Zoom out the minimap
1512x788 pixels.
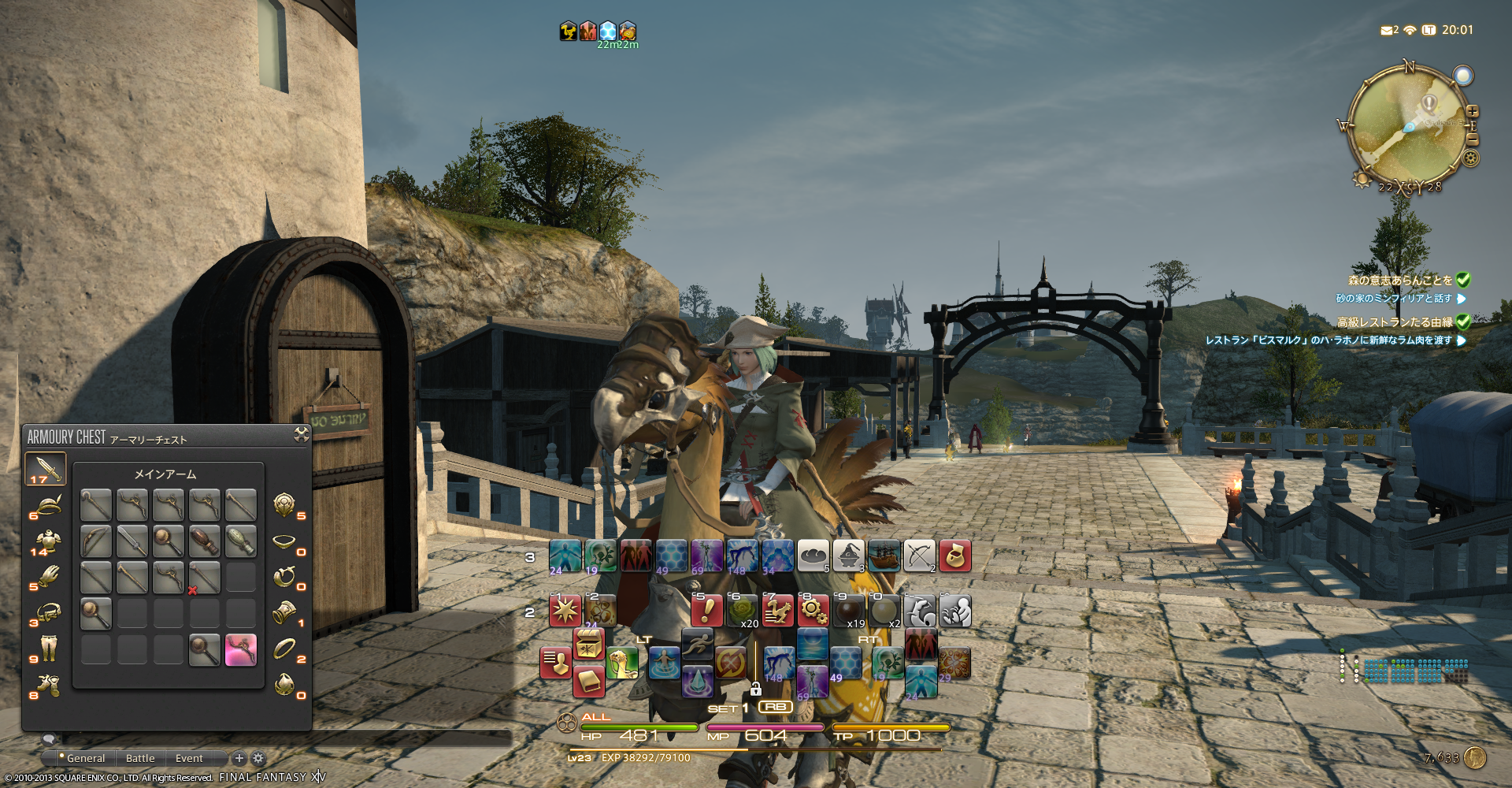pos(1472,139)
